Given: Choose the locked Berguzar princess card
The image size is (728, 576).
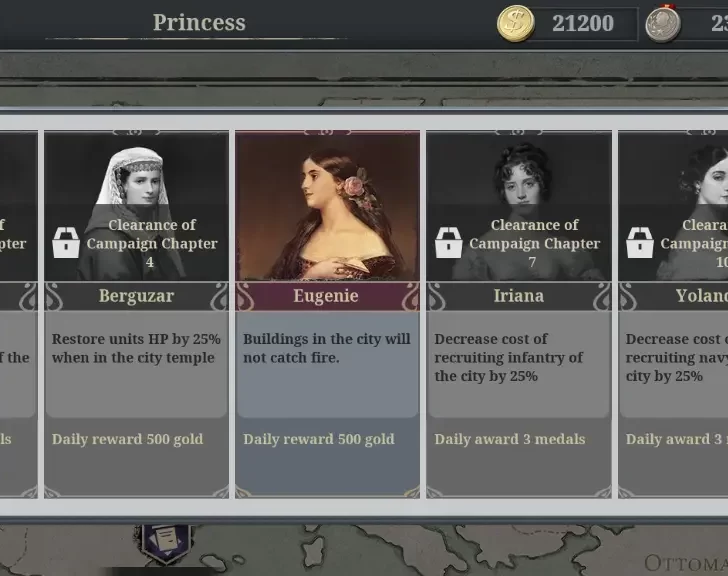Looking at the screenshot, I should point(136,313).
